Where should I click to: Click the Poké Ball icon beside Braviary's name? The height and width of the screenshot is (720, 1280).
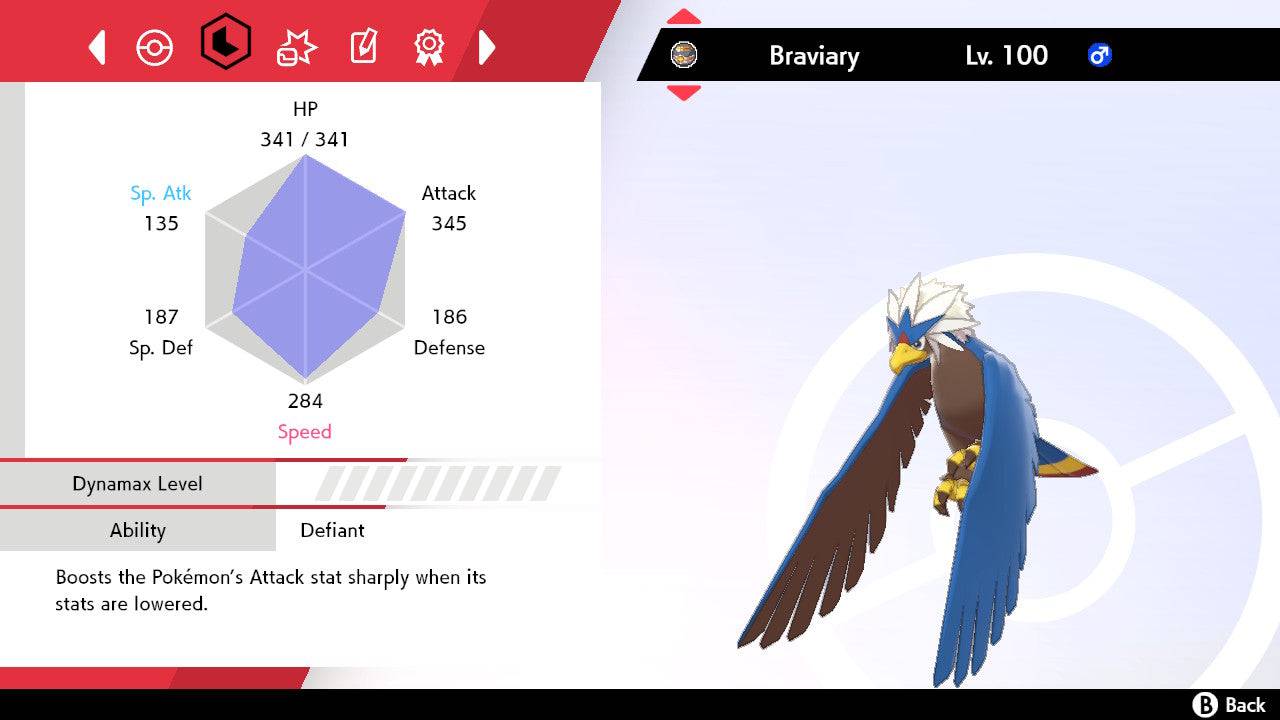685,55
